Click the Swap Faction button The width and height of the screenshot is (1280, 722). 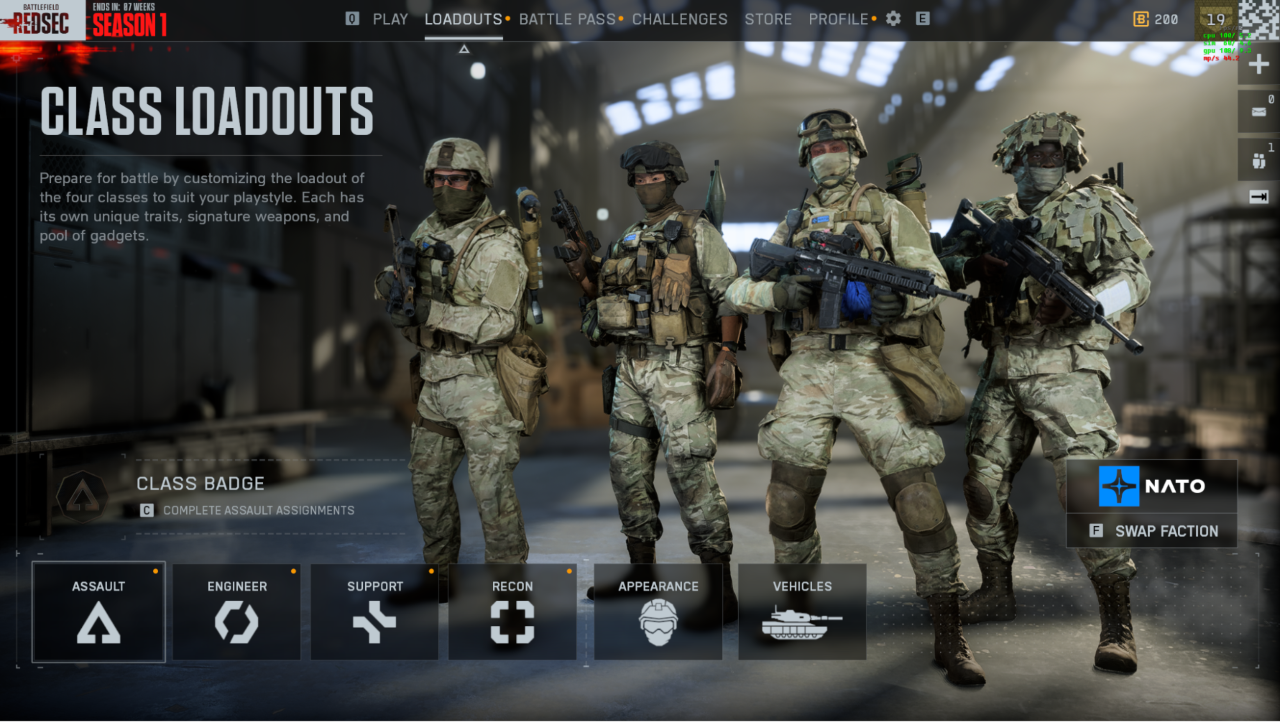[1152, 531]
